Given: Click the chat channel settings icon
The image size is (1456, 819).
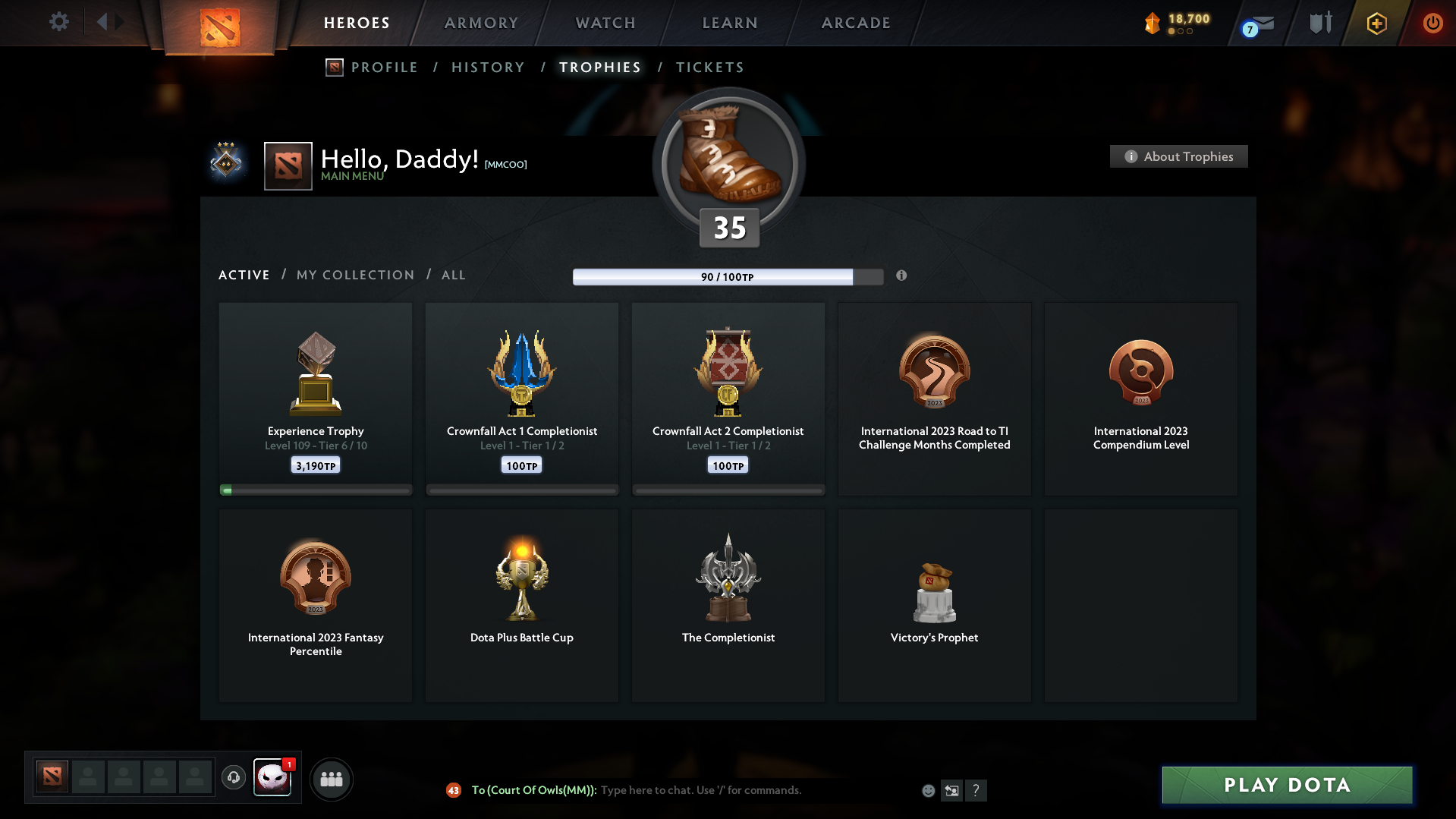Looking at the screenshot, I should [952, 790].
